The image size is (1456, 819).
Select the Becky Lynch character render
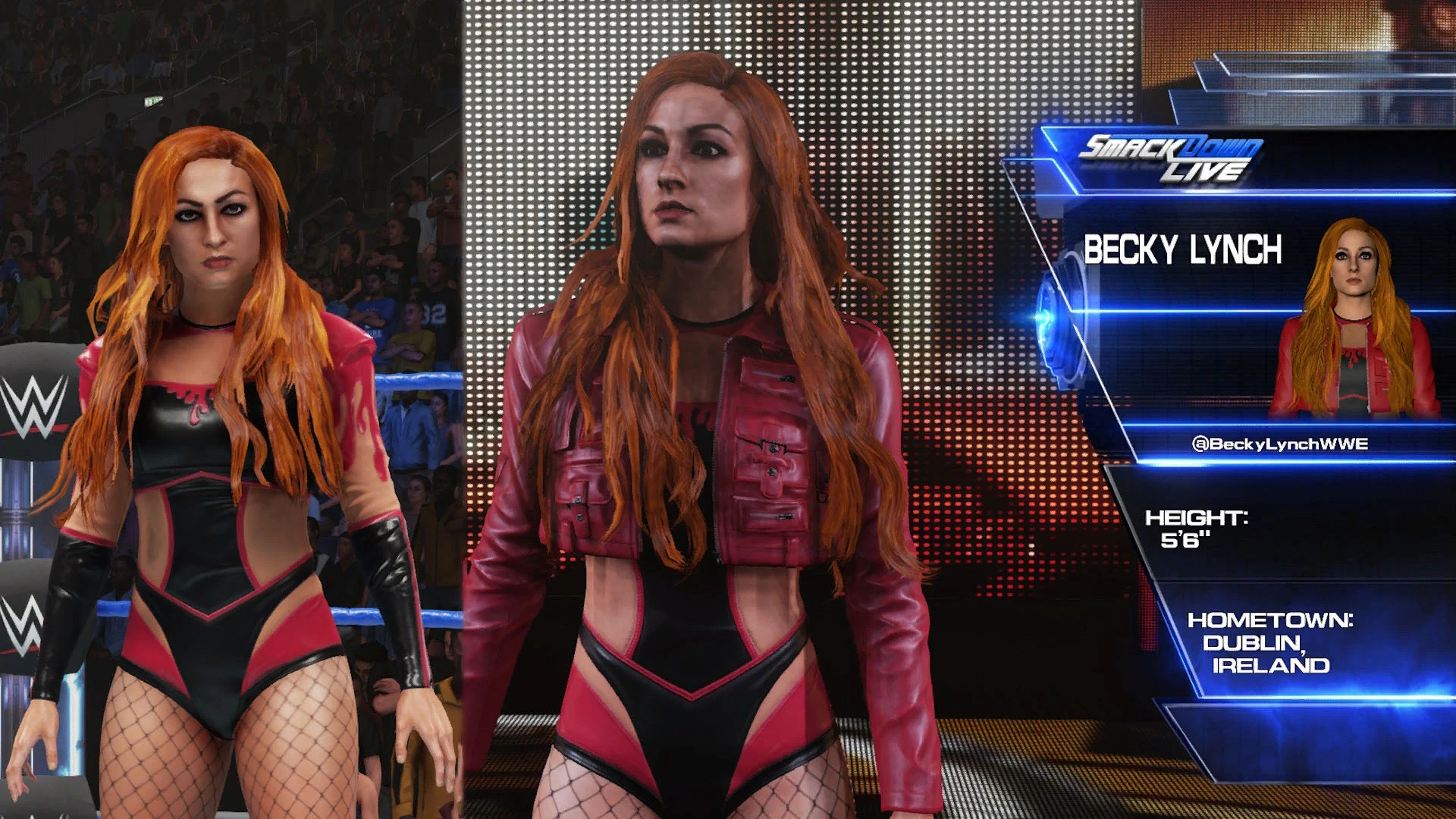pyautogui.click(x=682, y=425)
